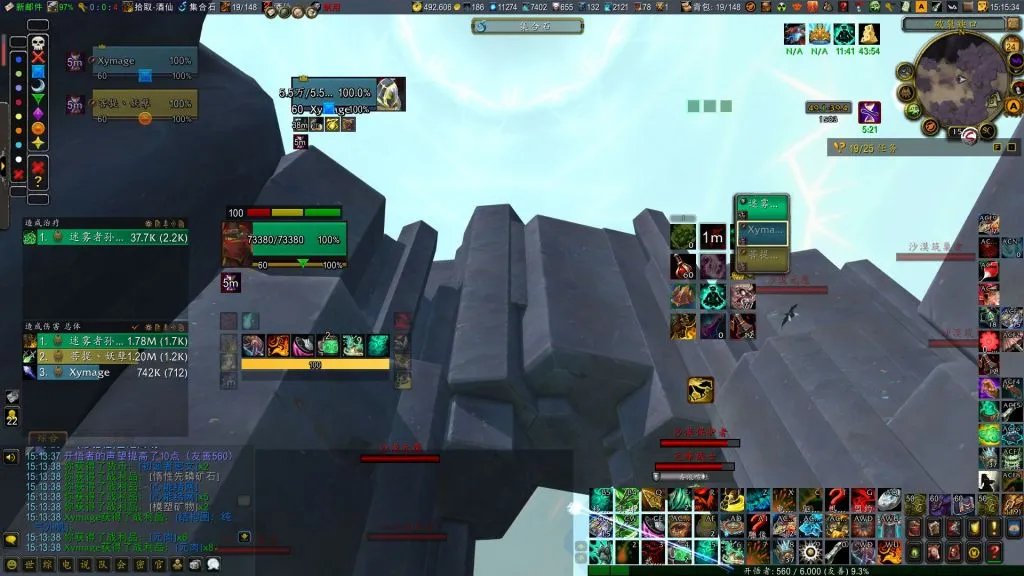
Task: Activate the golden boot ability icon
Action: 700,390
